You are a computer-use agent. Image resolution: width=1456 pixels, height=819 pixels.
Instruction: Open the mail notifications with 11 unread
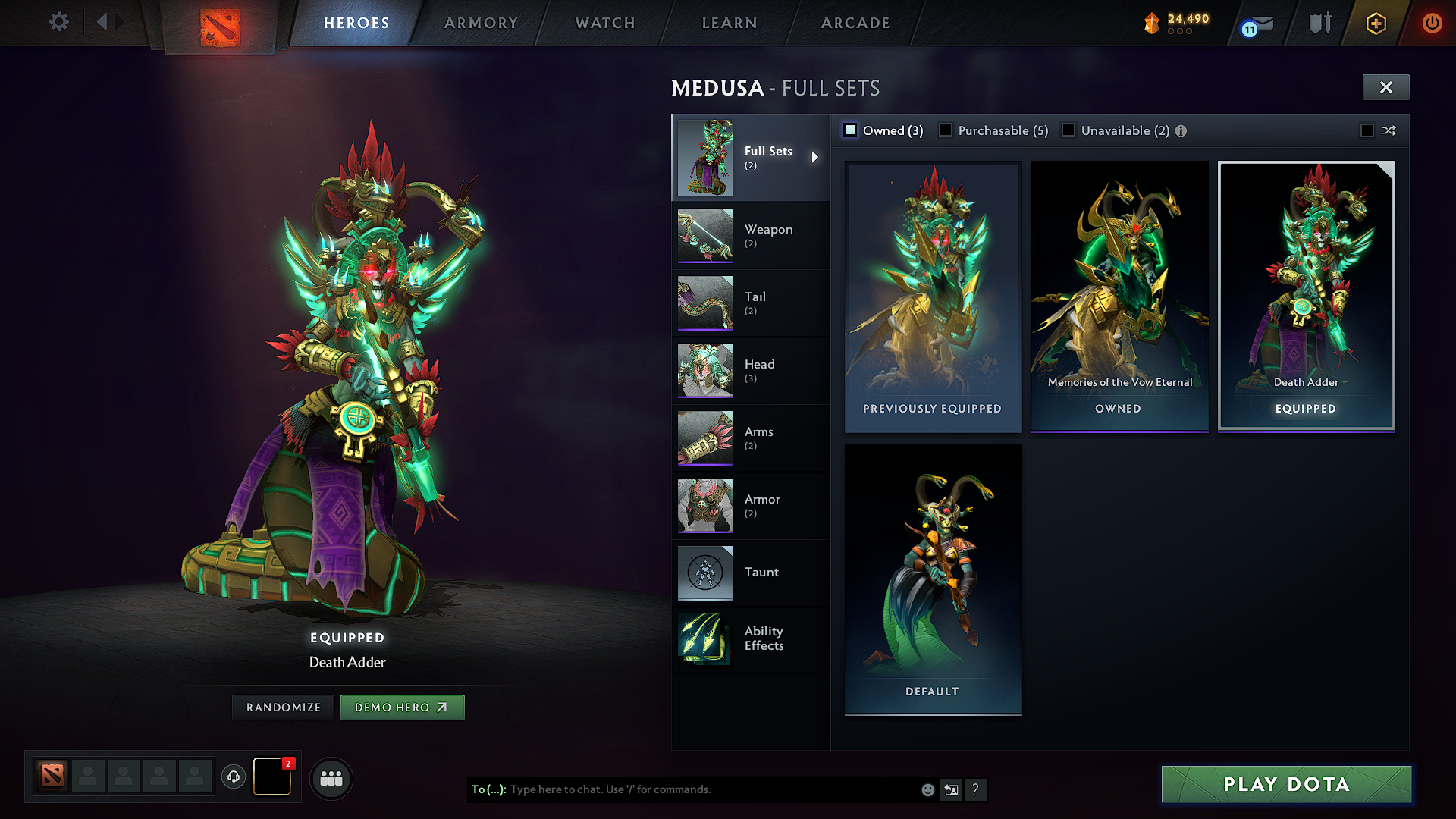click(1255, 24)
